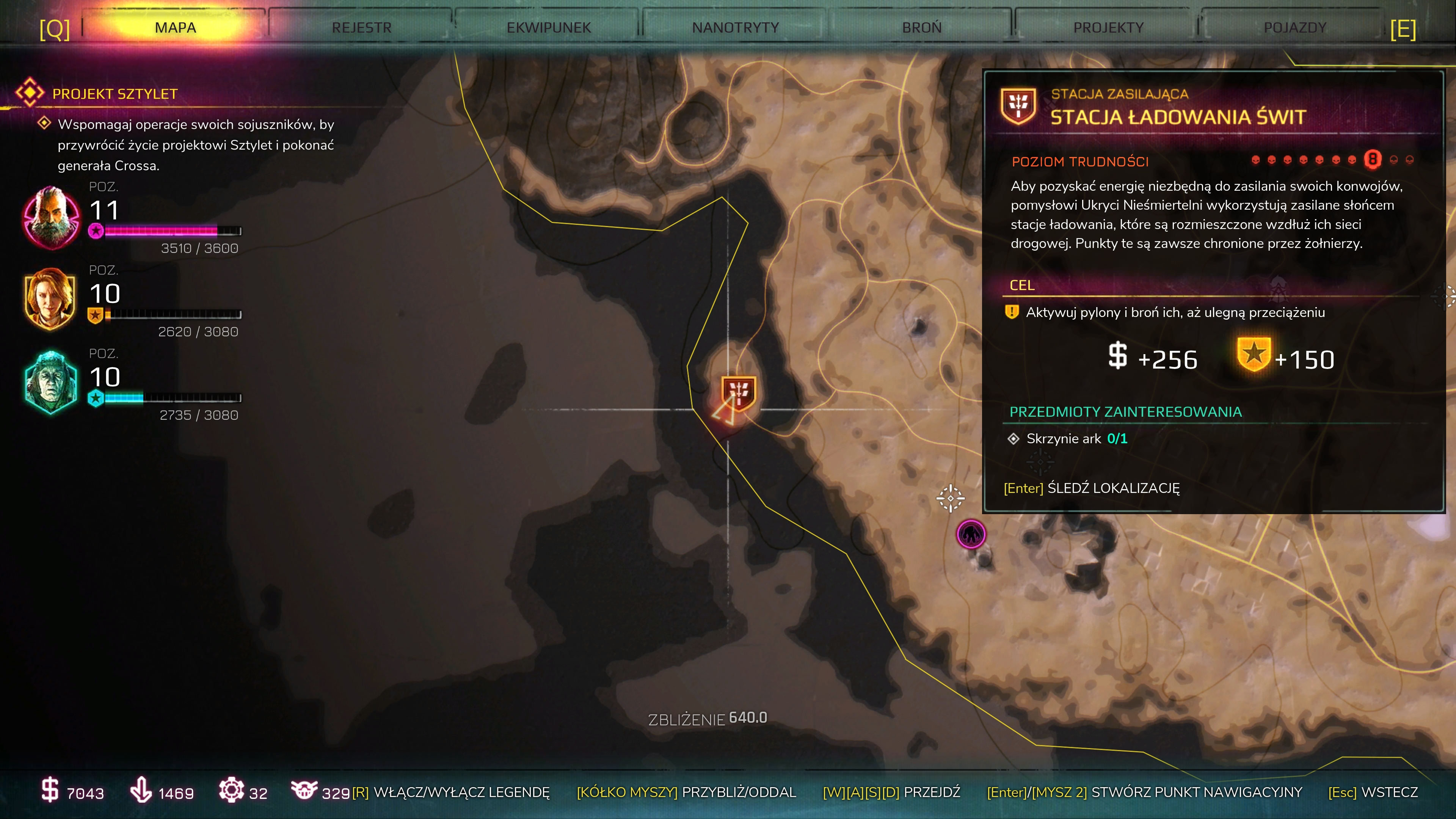Open the POJAZDY tab
Image resolution: width=1456 pixels, height=819 pixels.
(1294, 27)
